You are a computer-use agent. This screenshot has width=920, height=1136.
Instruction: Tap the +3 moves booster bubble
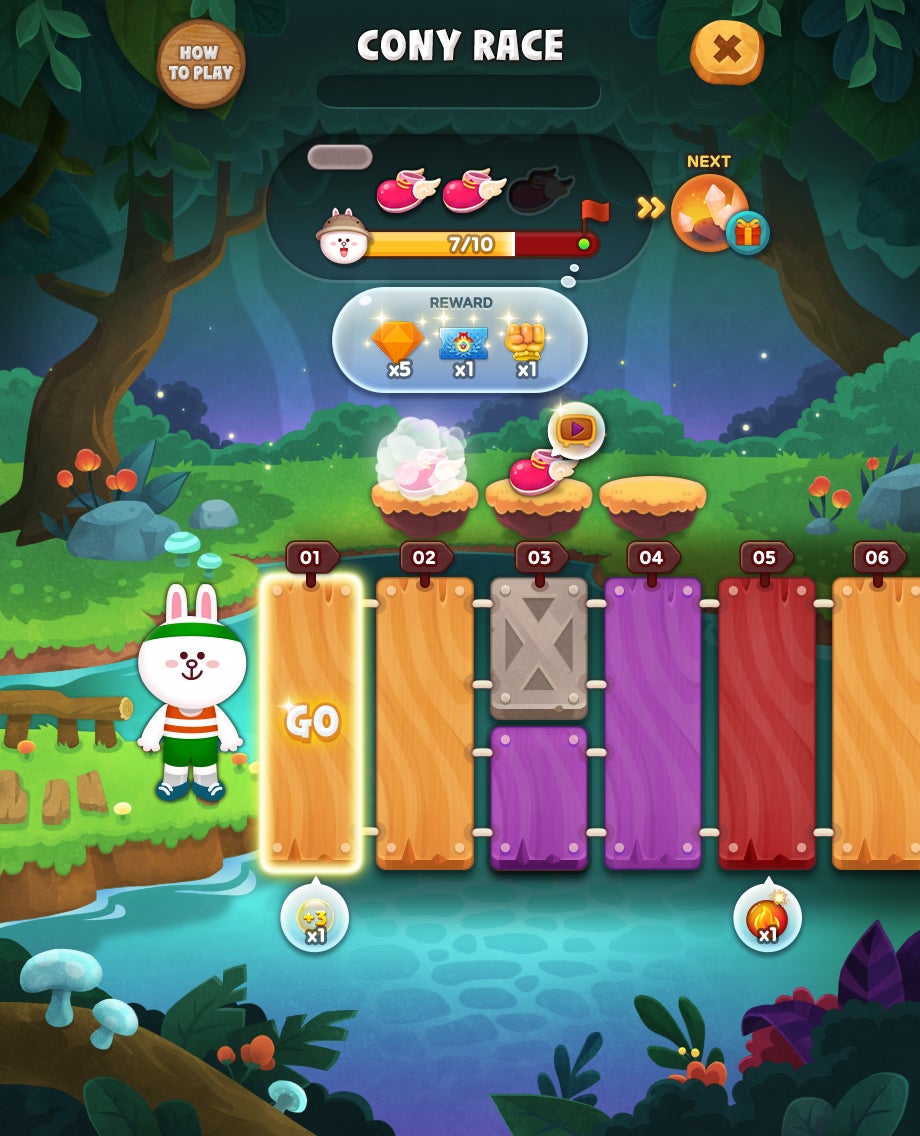click(315, 918)
